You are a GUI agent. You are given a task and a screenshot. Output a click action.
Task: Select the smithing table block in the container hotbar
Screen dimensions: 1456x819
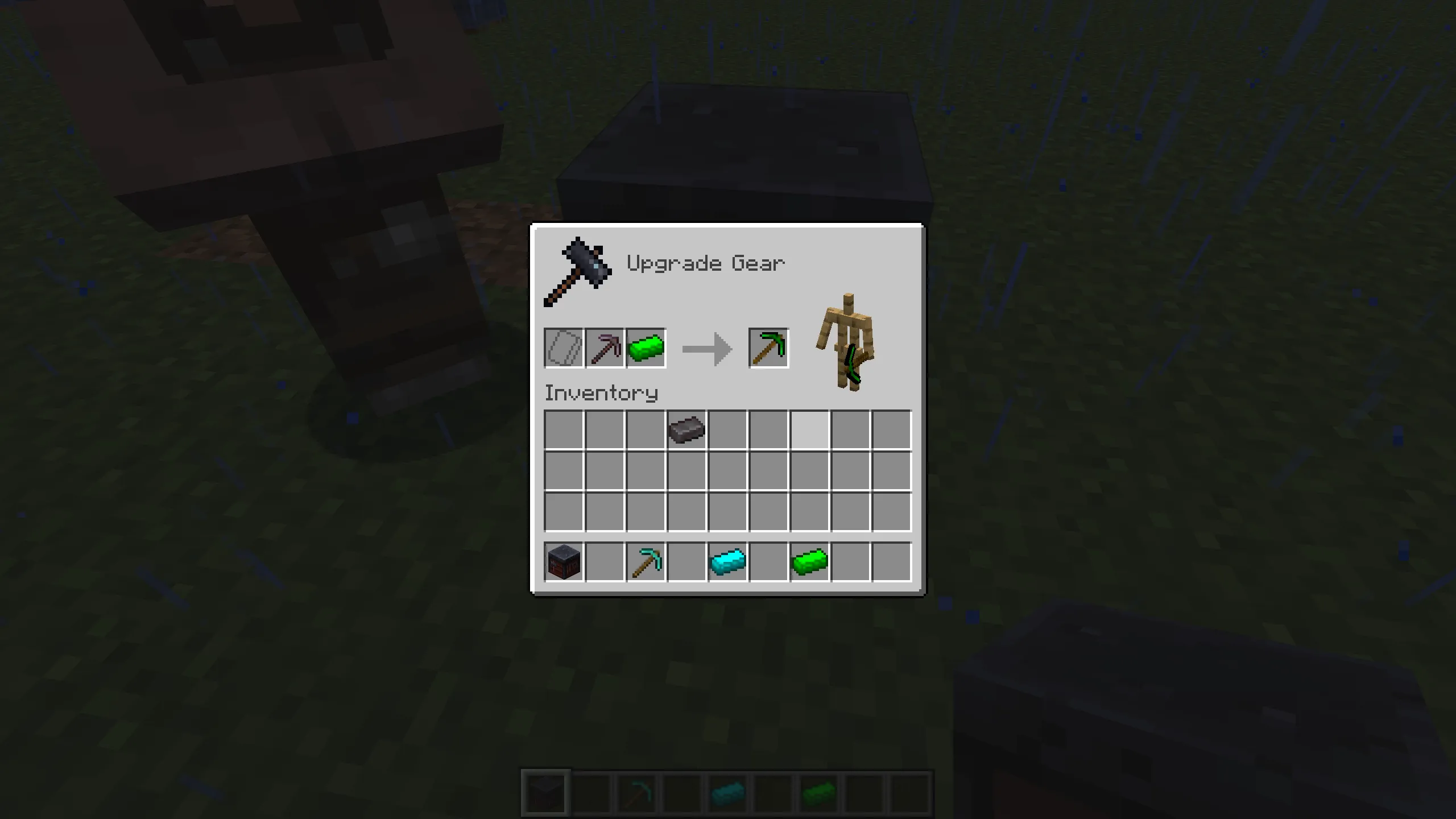pos(563,562)
